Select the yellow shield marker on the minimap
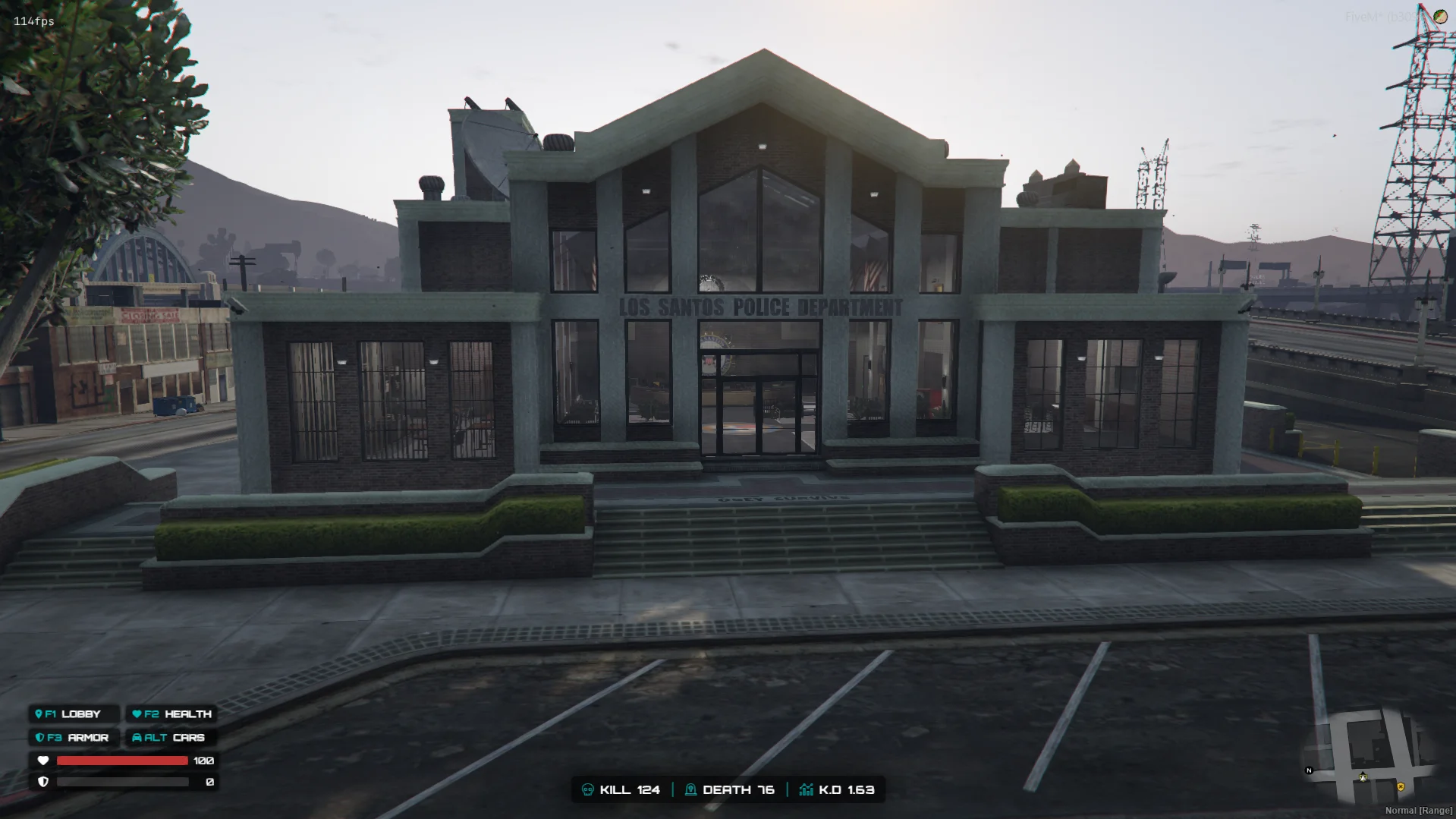 pyautogui.click(x=1401, y=787)
